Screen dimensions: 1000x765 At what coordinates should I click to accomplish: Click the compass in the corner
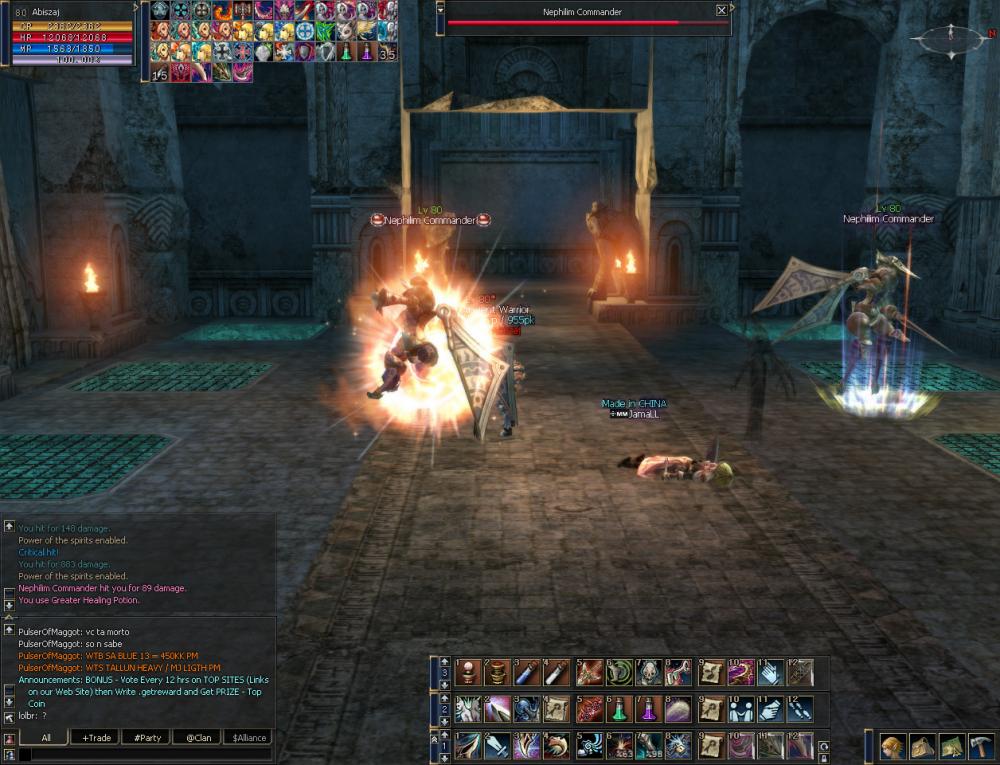tap(949, 40)
